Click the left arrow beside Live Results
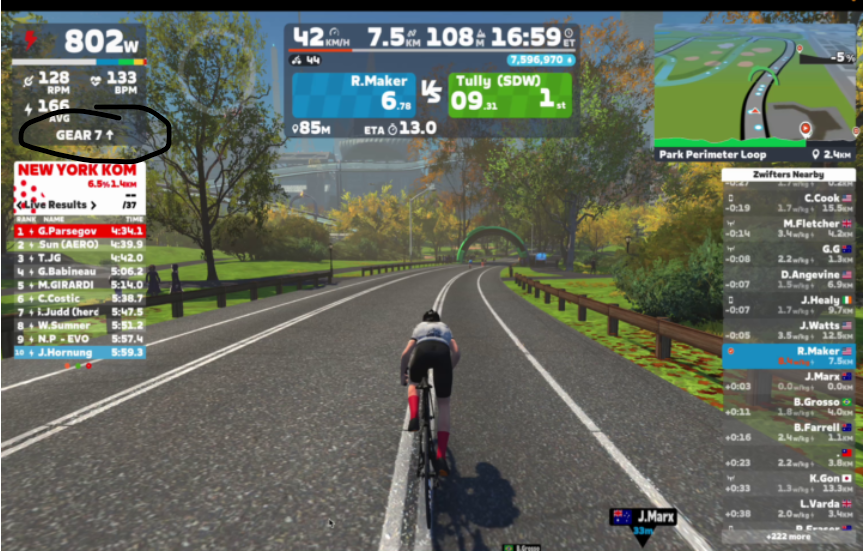This screenshot has width=863, height=551. click(20, 205)
